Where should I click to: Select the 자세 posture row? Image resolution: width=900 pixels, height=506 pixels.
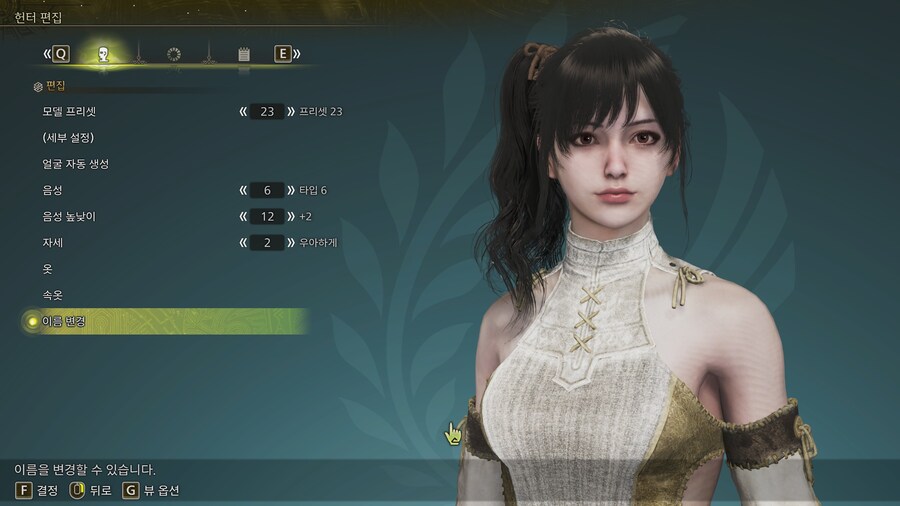pyautogui.click(x=52, y=243)
